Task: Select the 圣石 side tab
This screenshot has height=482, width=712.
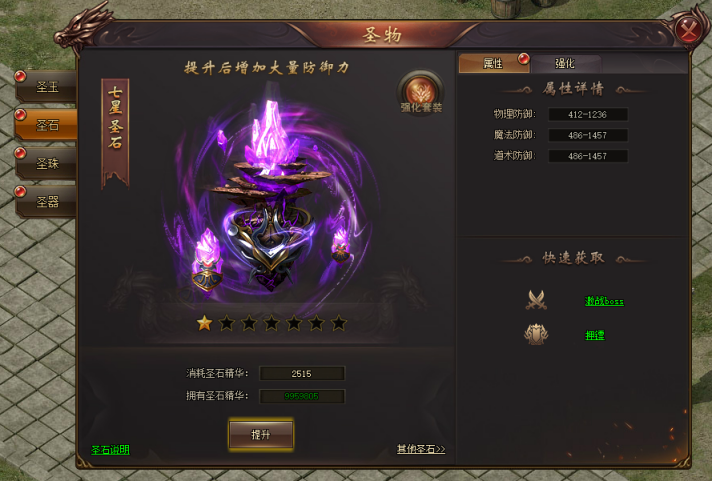Action: point(47,125)
